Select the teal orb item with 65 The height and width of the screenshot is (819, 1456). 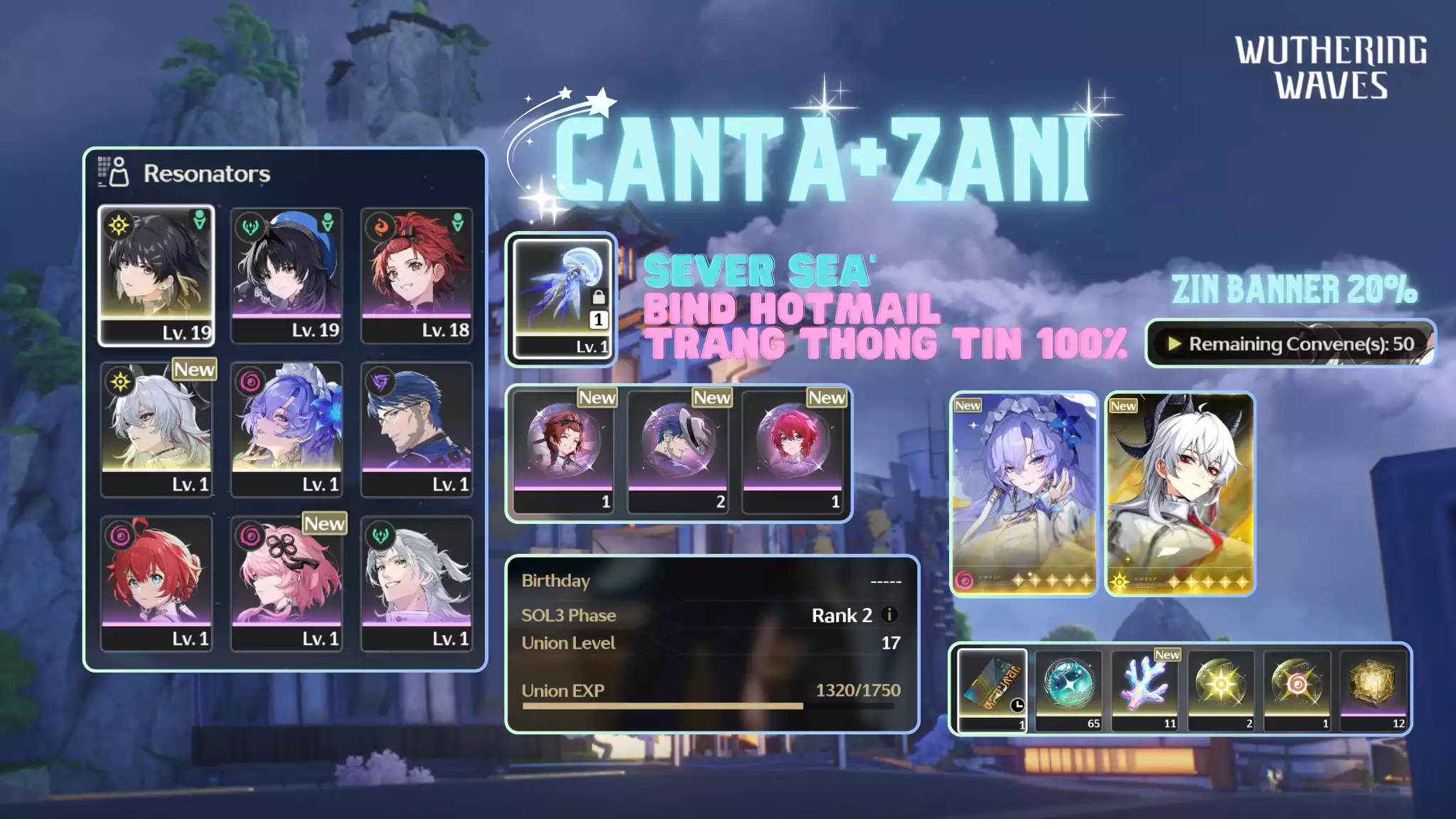(1069, 688)
